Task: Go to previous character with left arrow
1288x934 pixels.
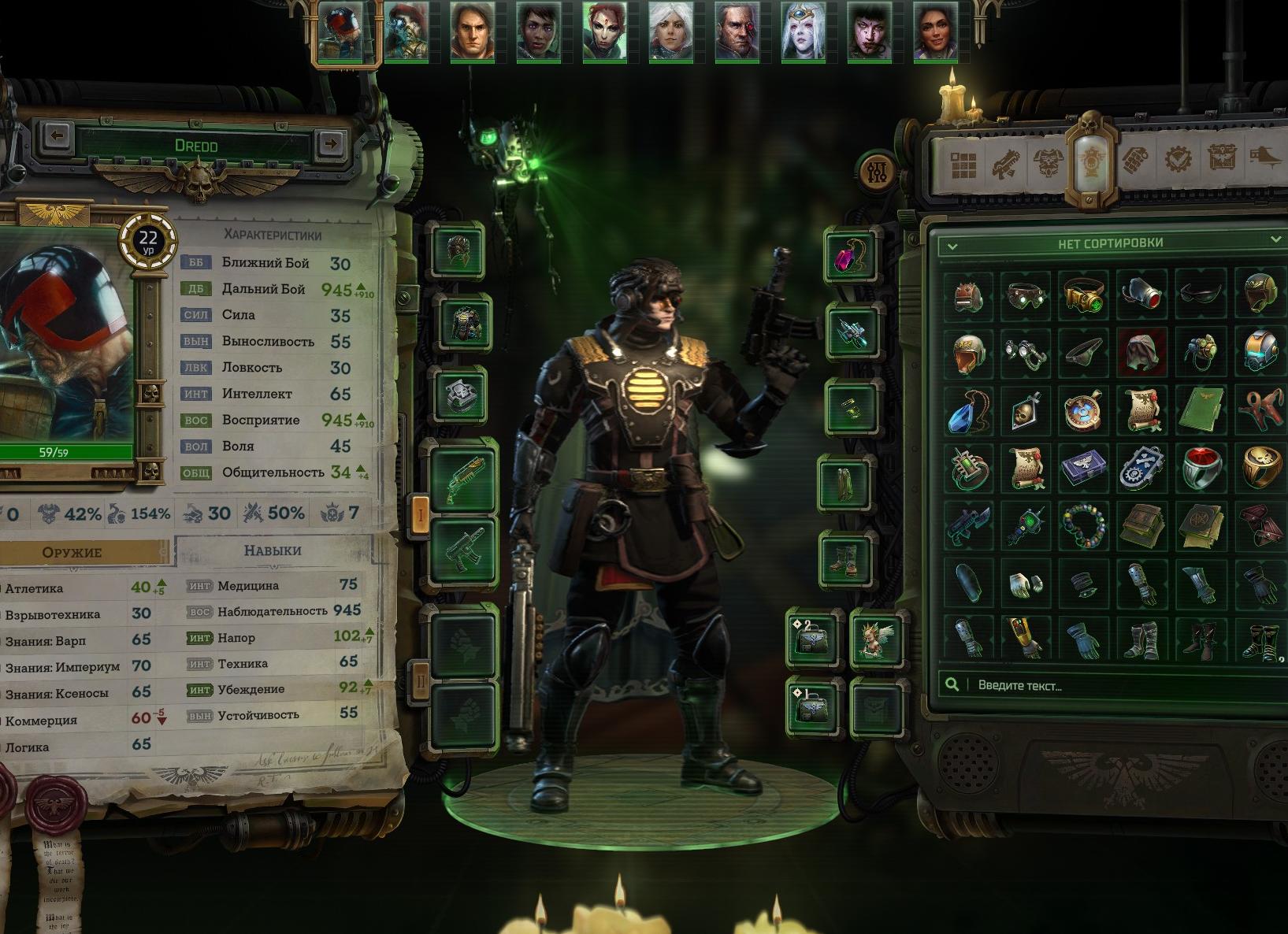Action: coord(56,136)
